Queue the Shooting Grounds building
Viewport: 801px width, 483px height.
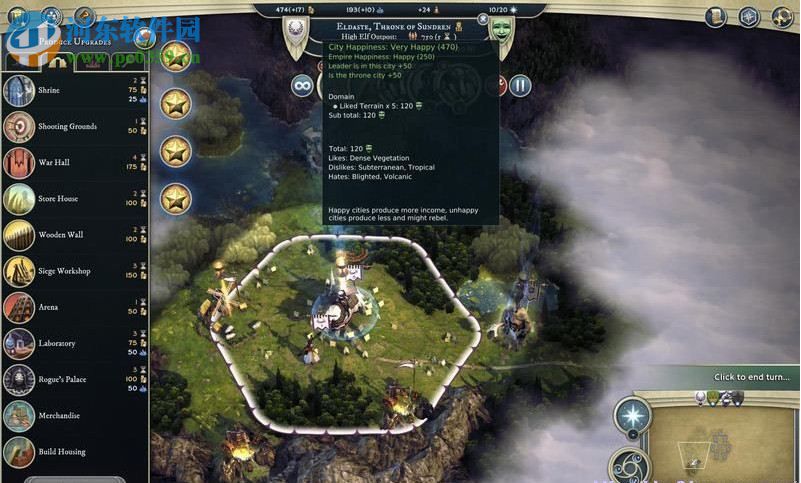click(x=75, y=127)
